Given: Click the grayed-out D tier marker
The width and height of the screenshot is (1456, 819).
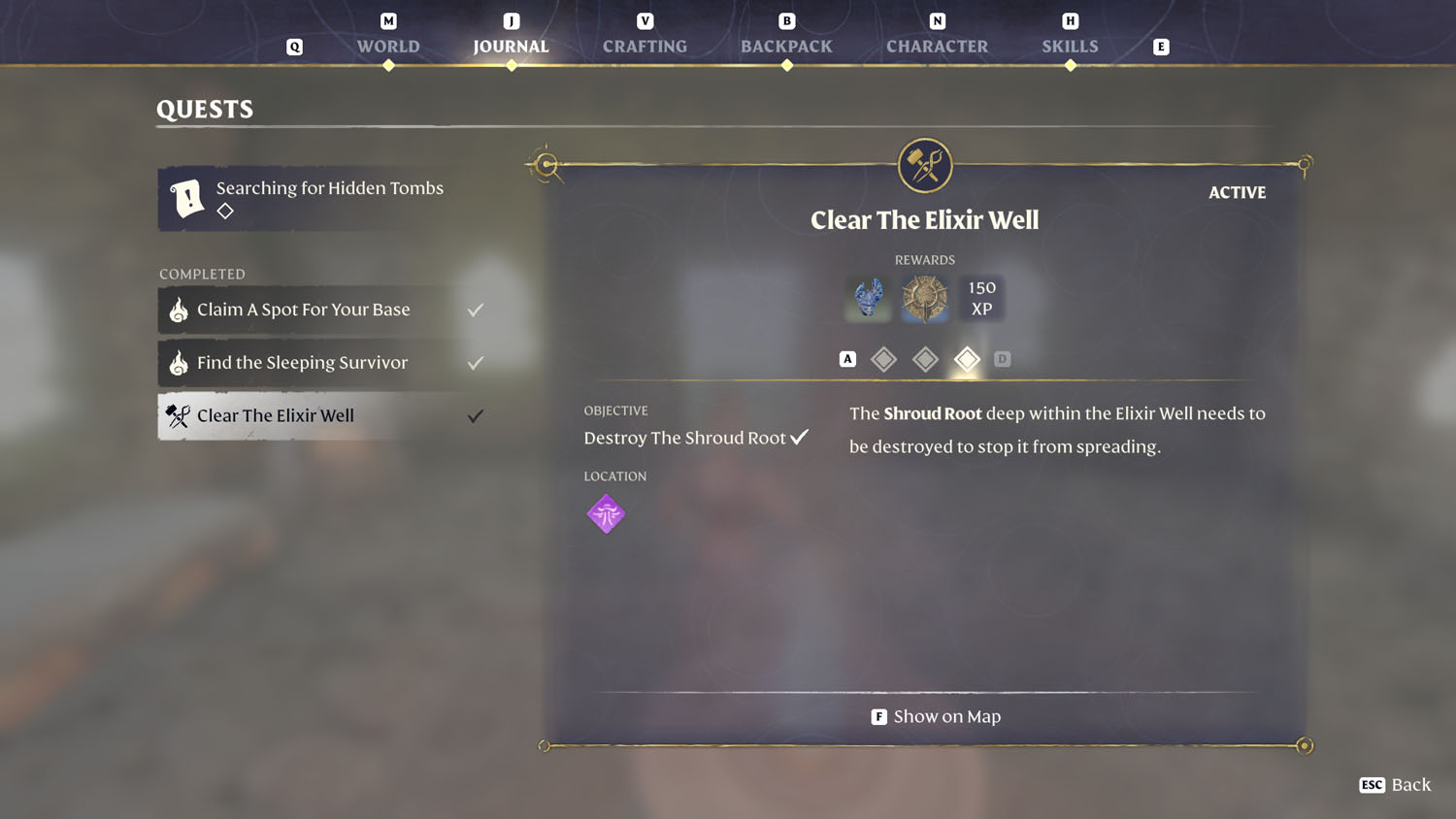Looking at the screenshot, I should (1003, 358).
